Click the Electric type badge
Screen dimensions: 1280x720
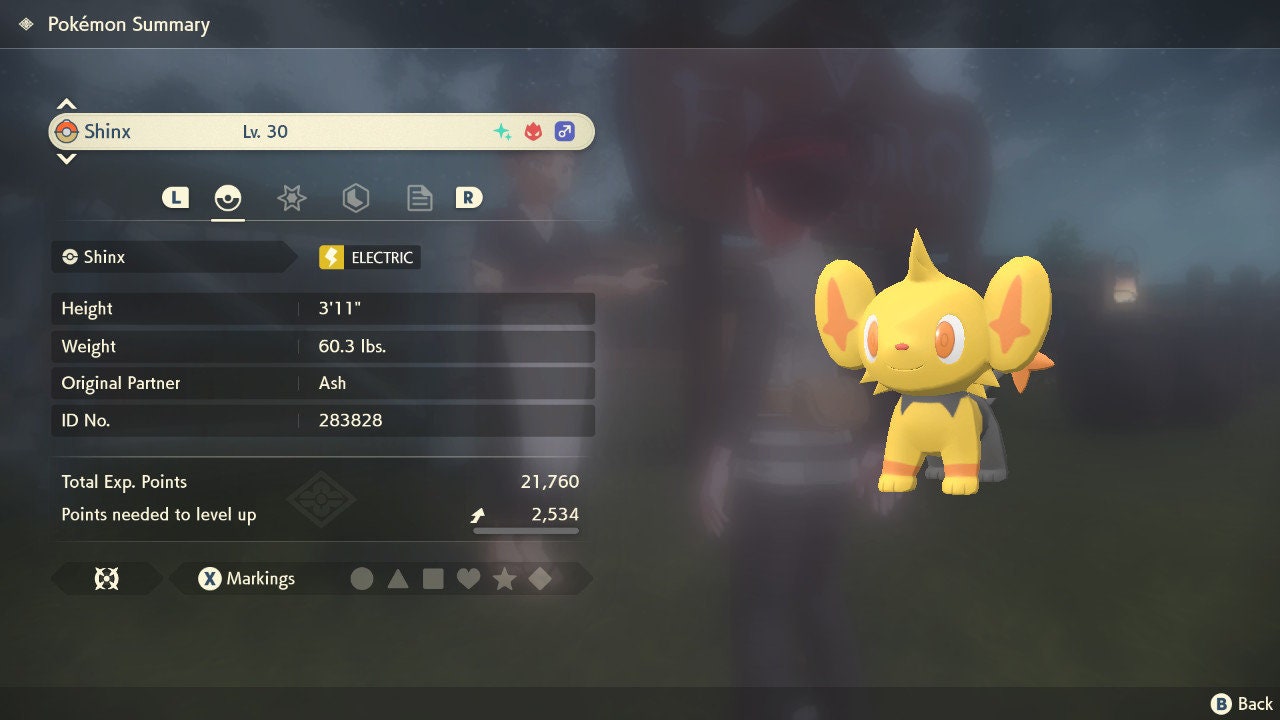(368, 257)
